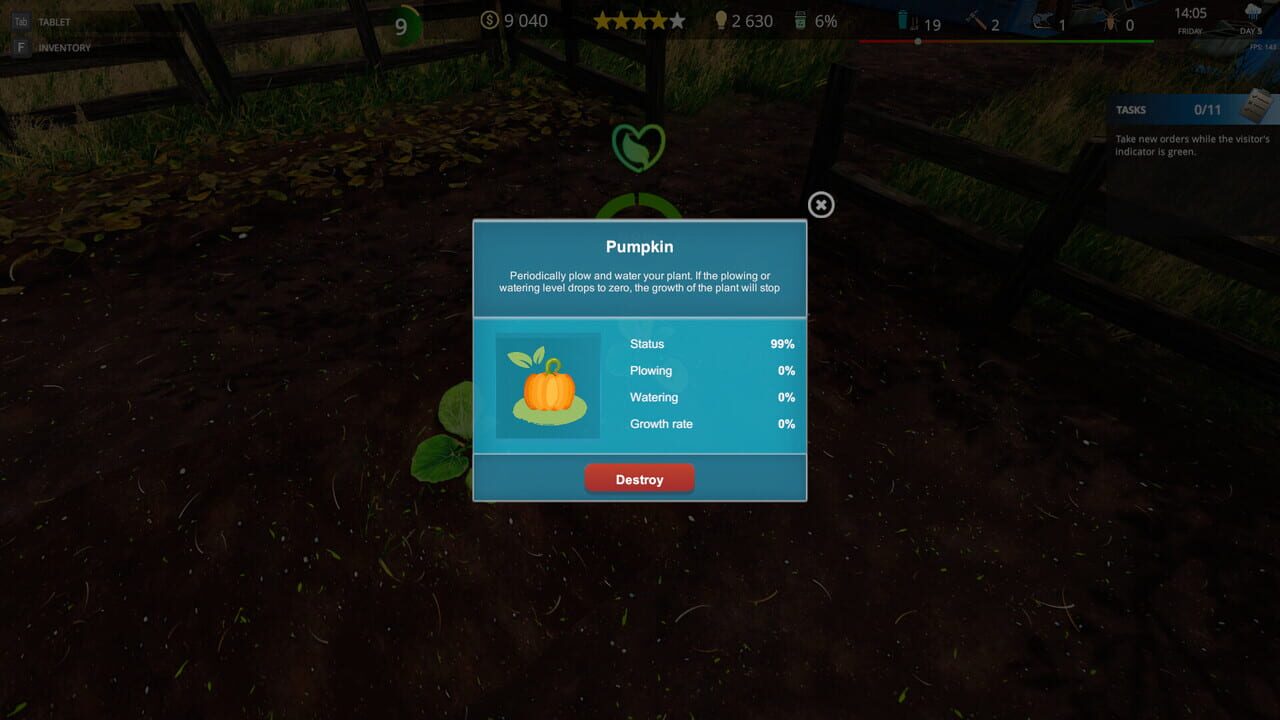Open the coin balance money icon

tap(488, 21)
